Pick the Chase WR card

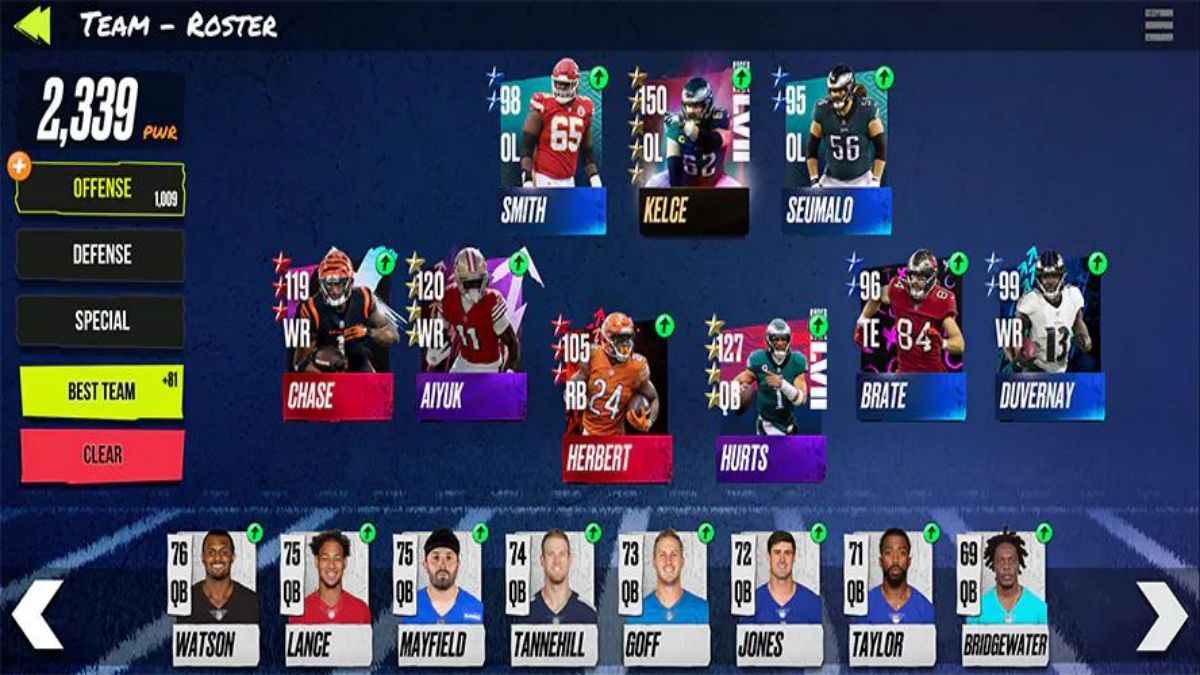click(337, 335)
